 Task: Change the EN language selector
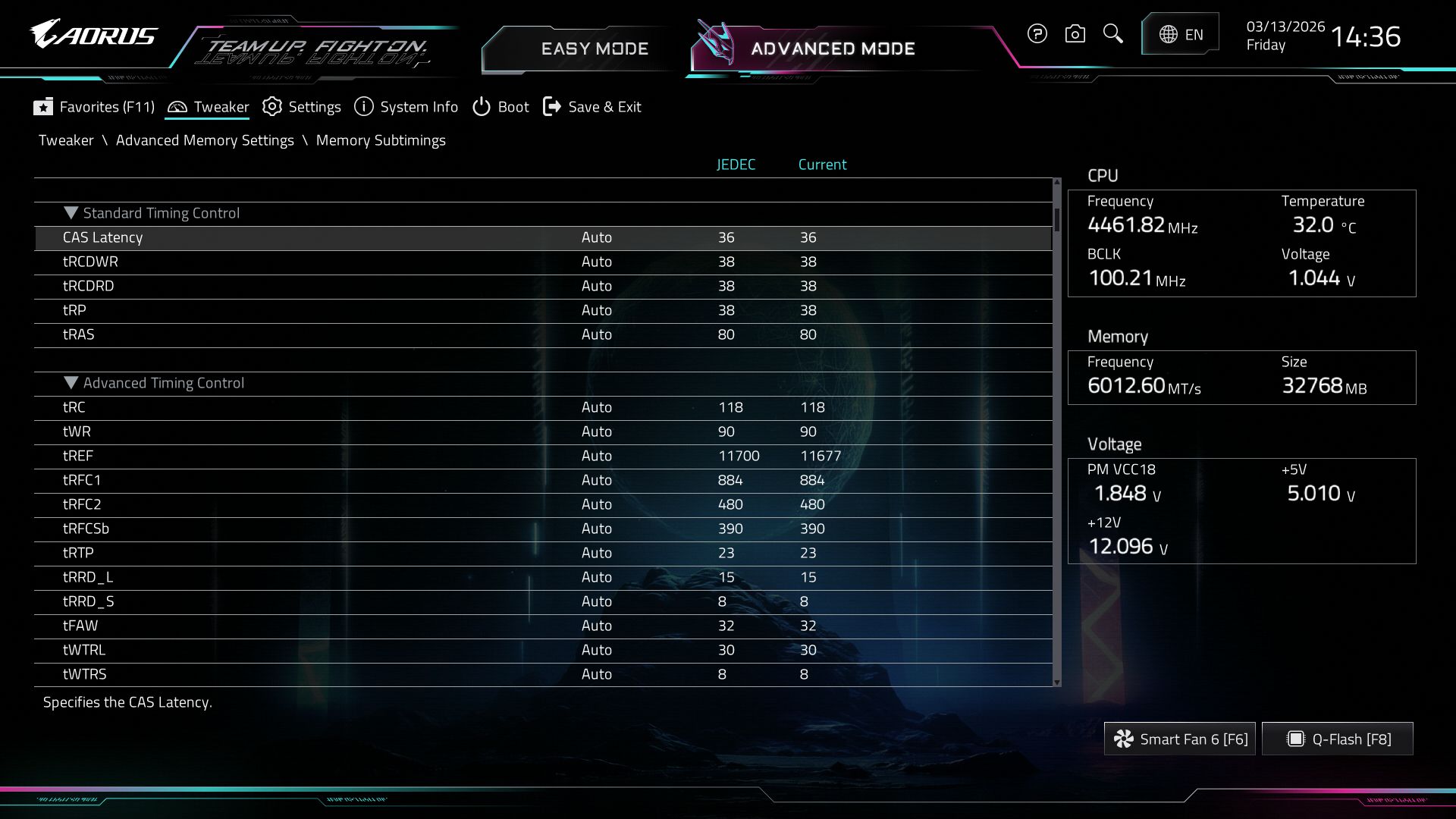pos(1180,34)
